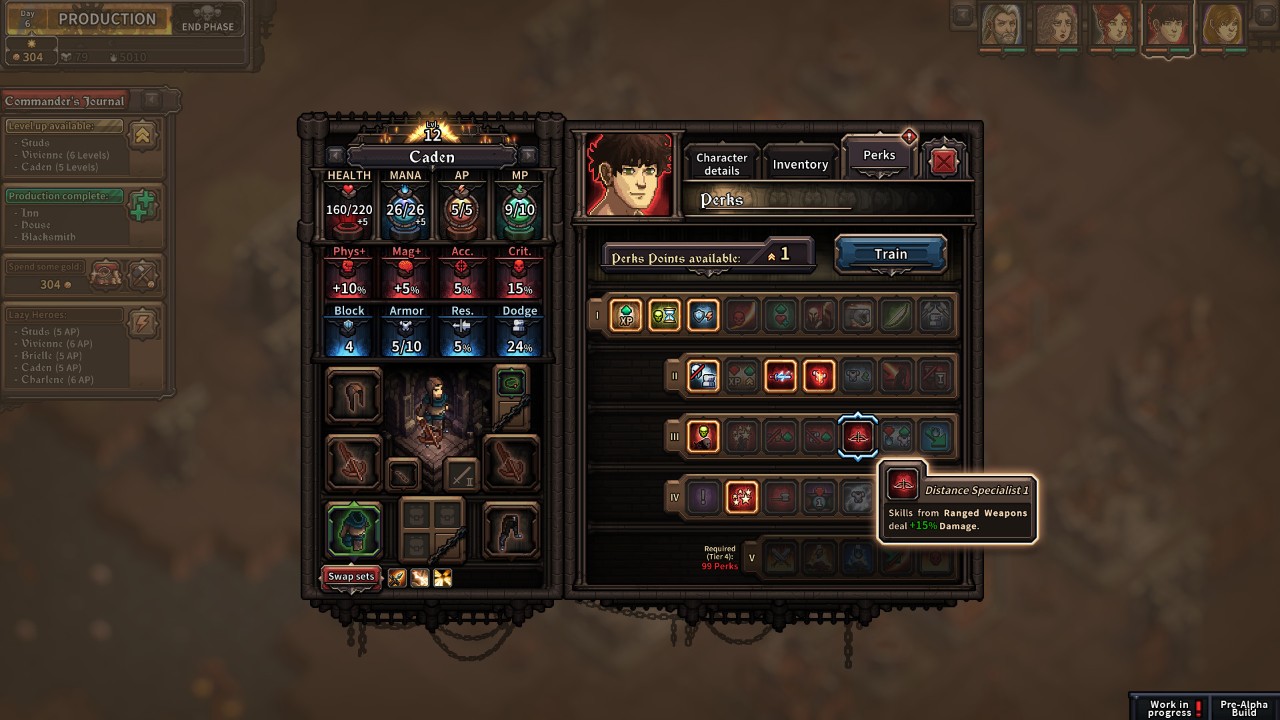Open the level up shortcut in Commander's Journal
The image size is (1280, 720).
click(x=143, y=135)
